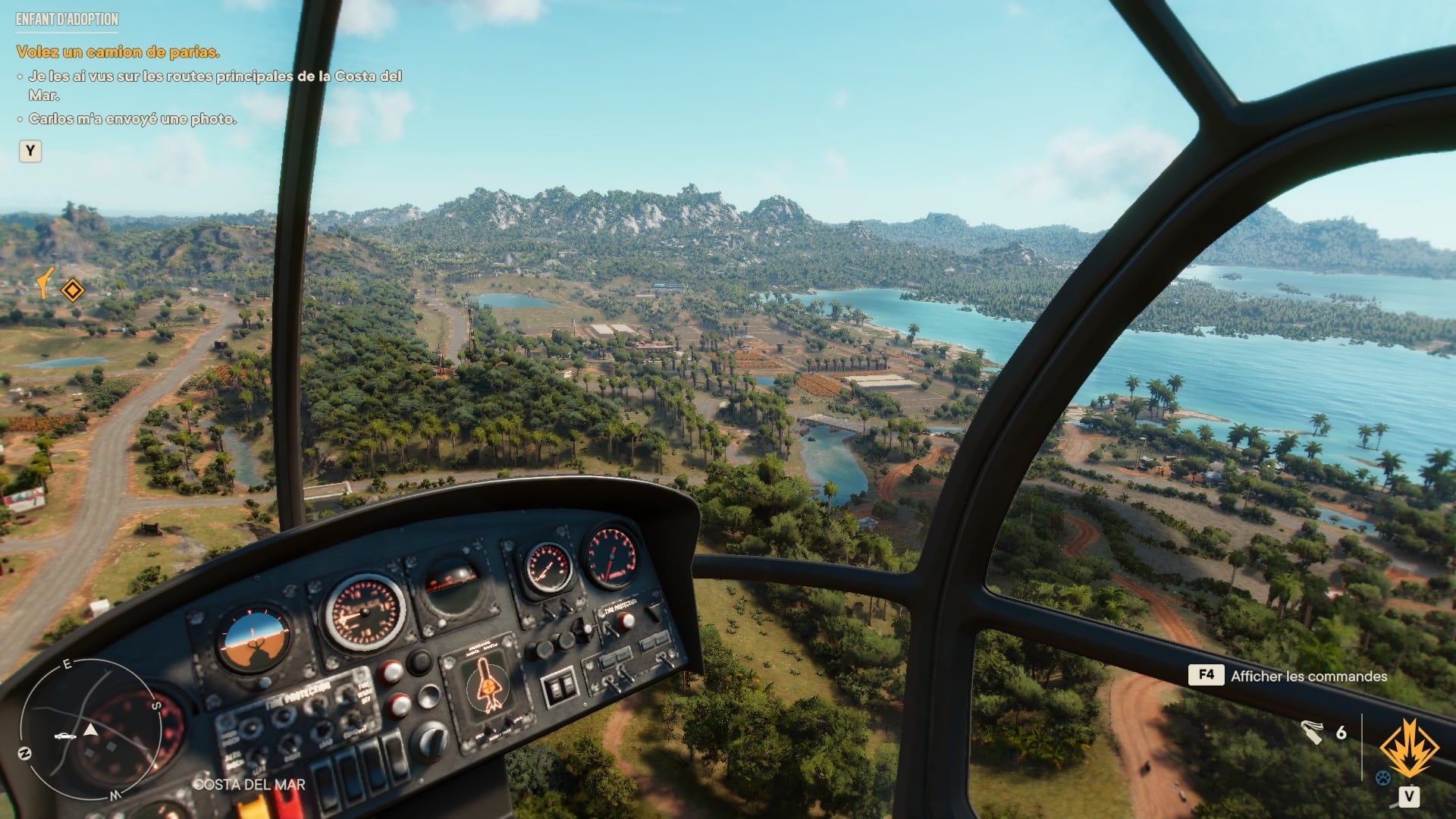The width and height of the screenshot is (1456, 819).
Task: Open the ENFANT D'ADOPTION mission title
Action: pyautogui.click(x=67, y=20)
